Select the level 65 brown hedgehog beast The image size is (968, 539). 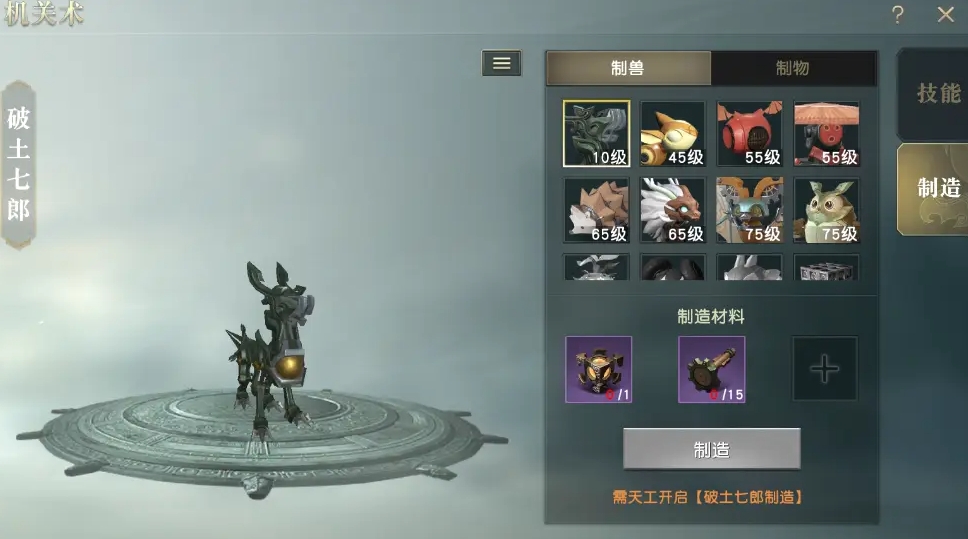coord(597,210)
